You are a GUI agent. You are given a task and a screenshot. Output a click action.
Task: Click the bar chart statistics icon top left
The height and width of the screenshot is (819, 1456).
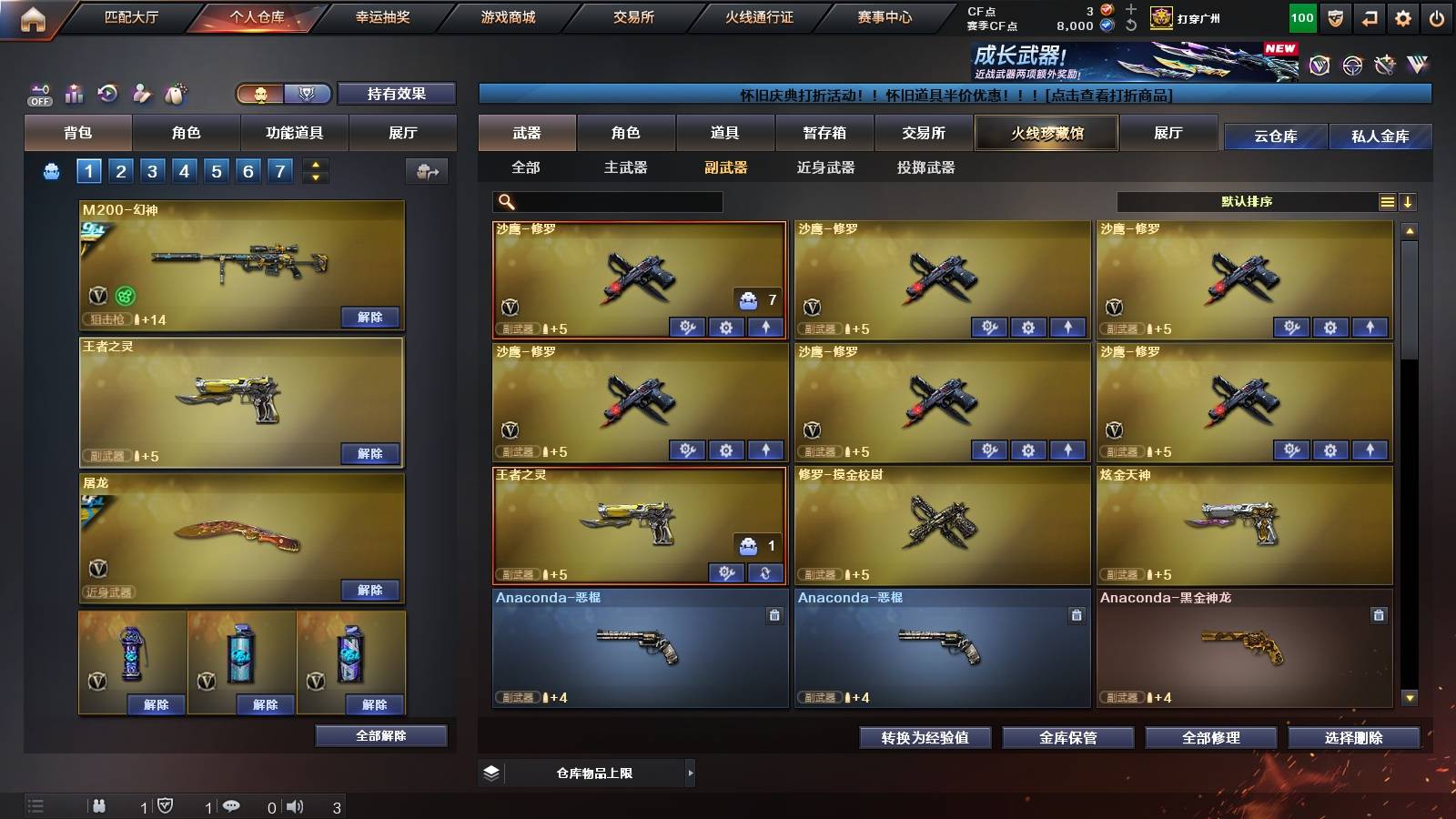click(x=75, y=93)
